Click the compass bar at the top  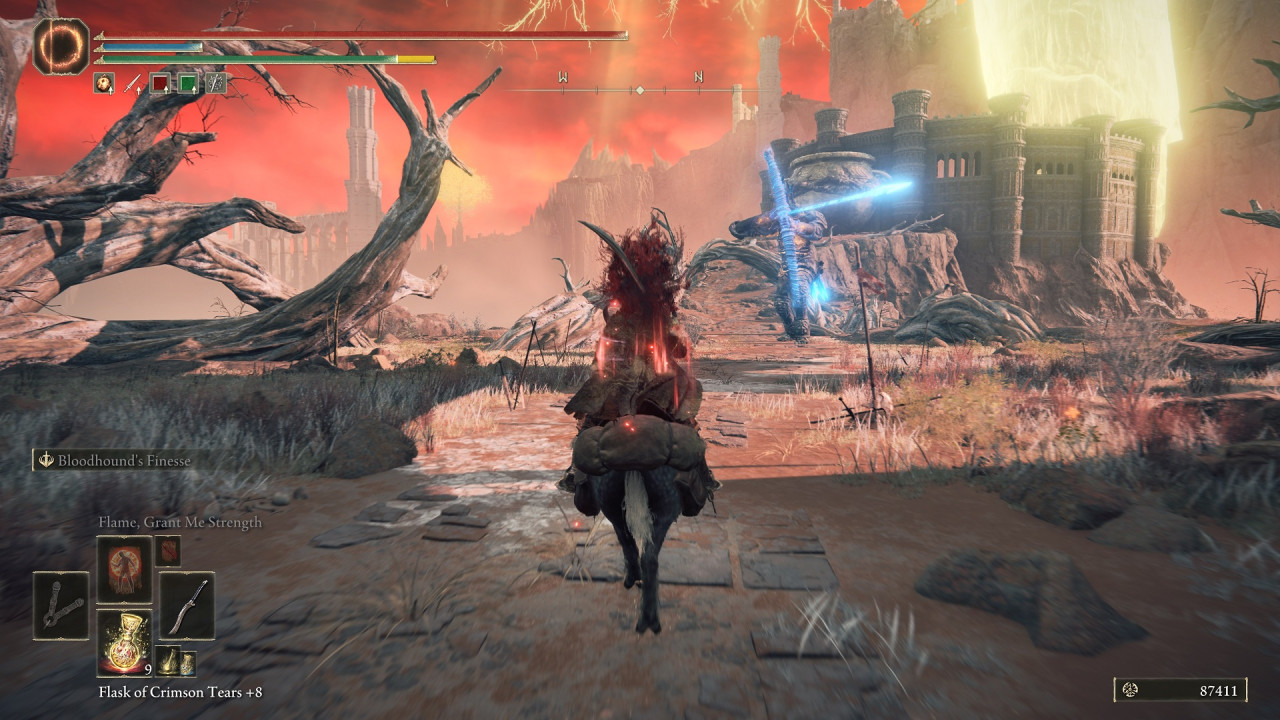pyautogui.click(x=639, y=90)
